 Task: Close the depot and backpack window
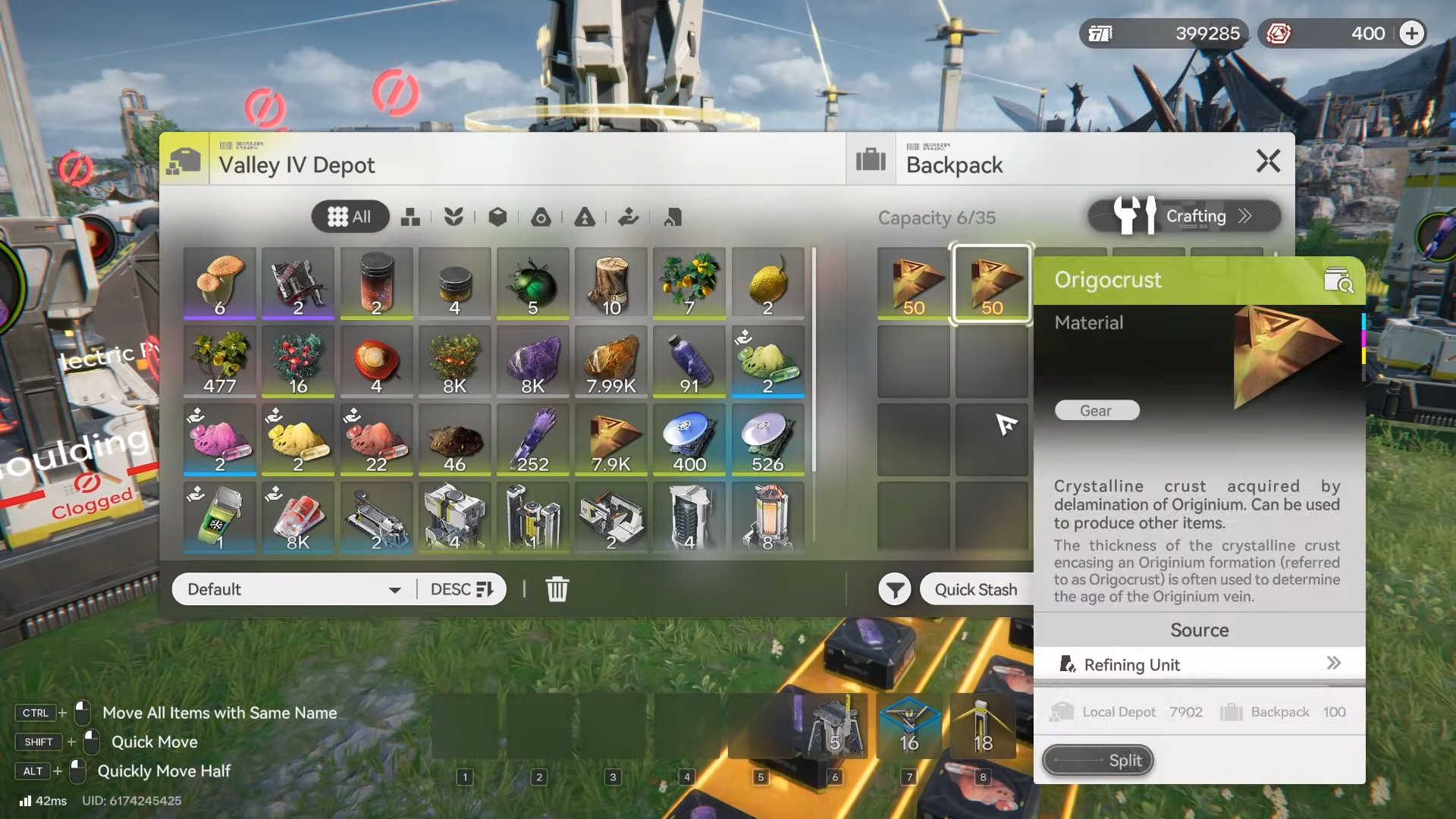[1268, 161]
